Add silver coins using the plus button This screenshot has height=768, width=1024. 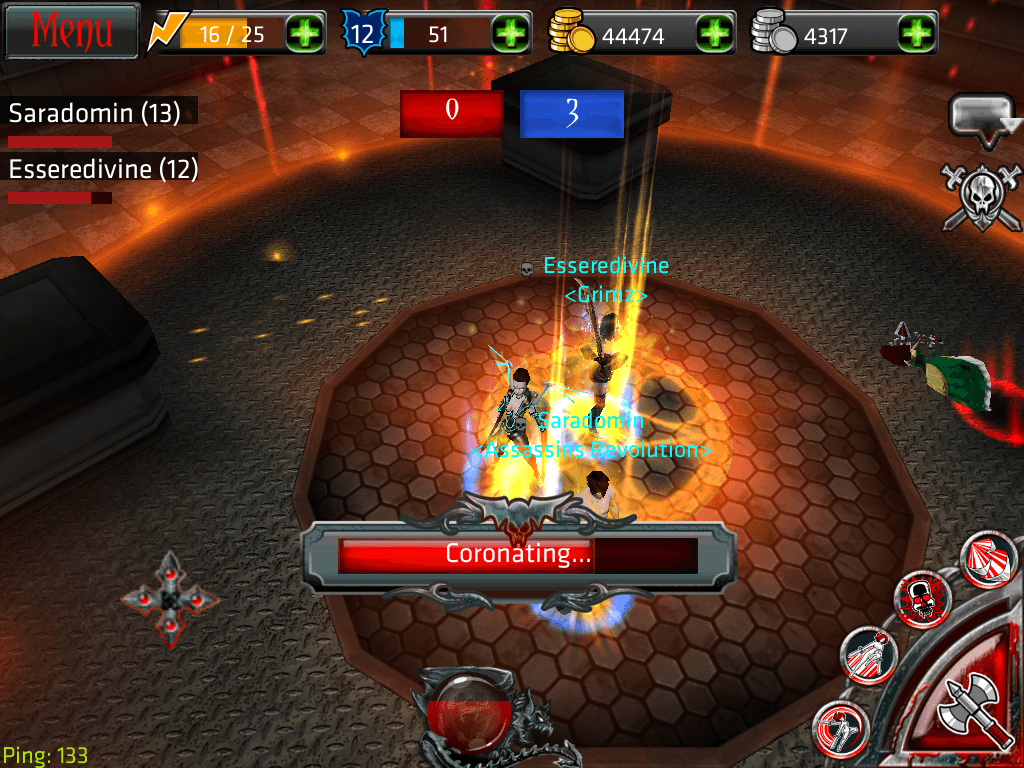[915, 35]
